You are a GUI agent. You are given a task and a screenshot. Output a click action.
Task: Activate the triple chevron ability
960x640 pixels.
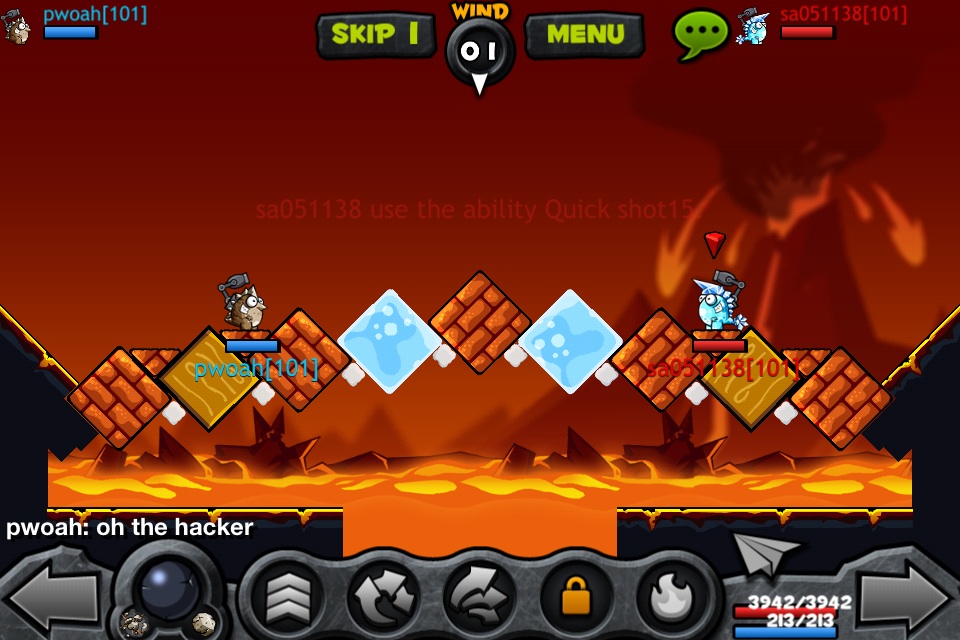[287, 598]
